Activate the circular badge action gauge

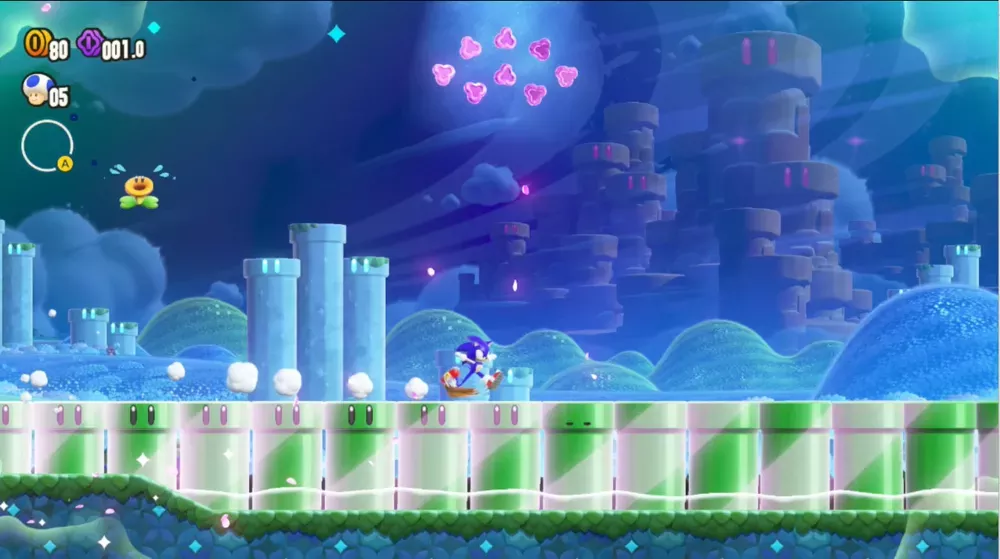coord(47,145)
